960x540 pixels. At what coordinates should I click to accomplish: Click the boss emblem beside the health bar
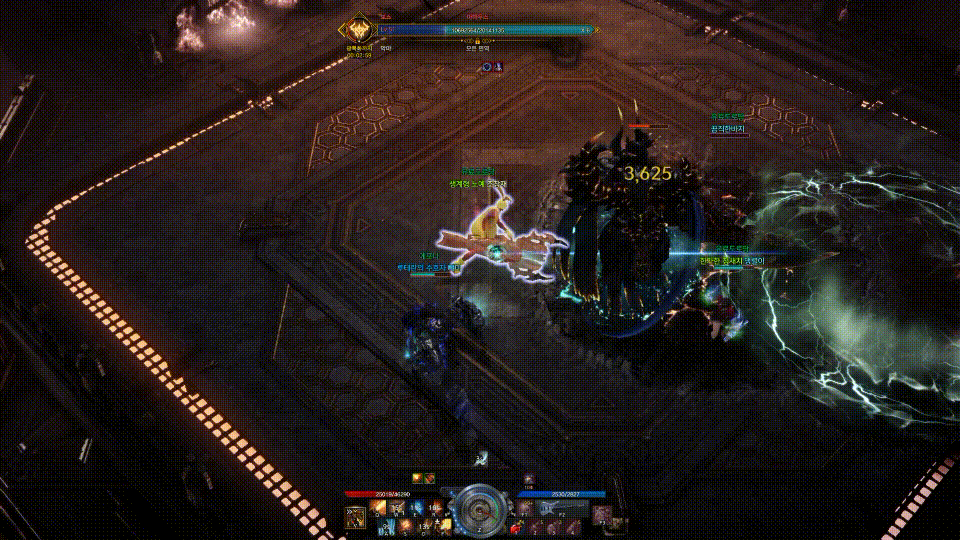click(x=358, y=32)
